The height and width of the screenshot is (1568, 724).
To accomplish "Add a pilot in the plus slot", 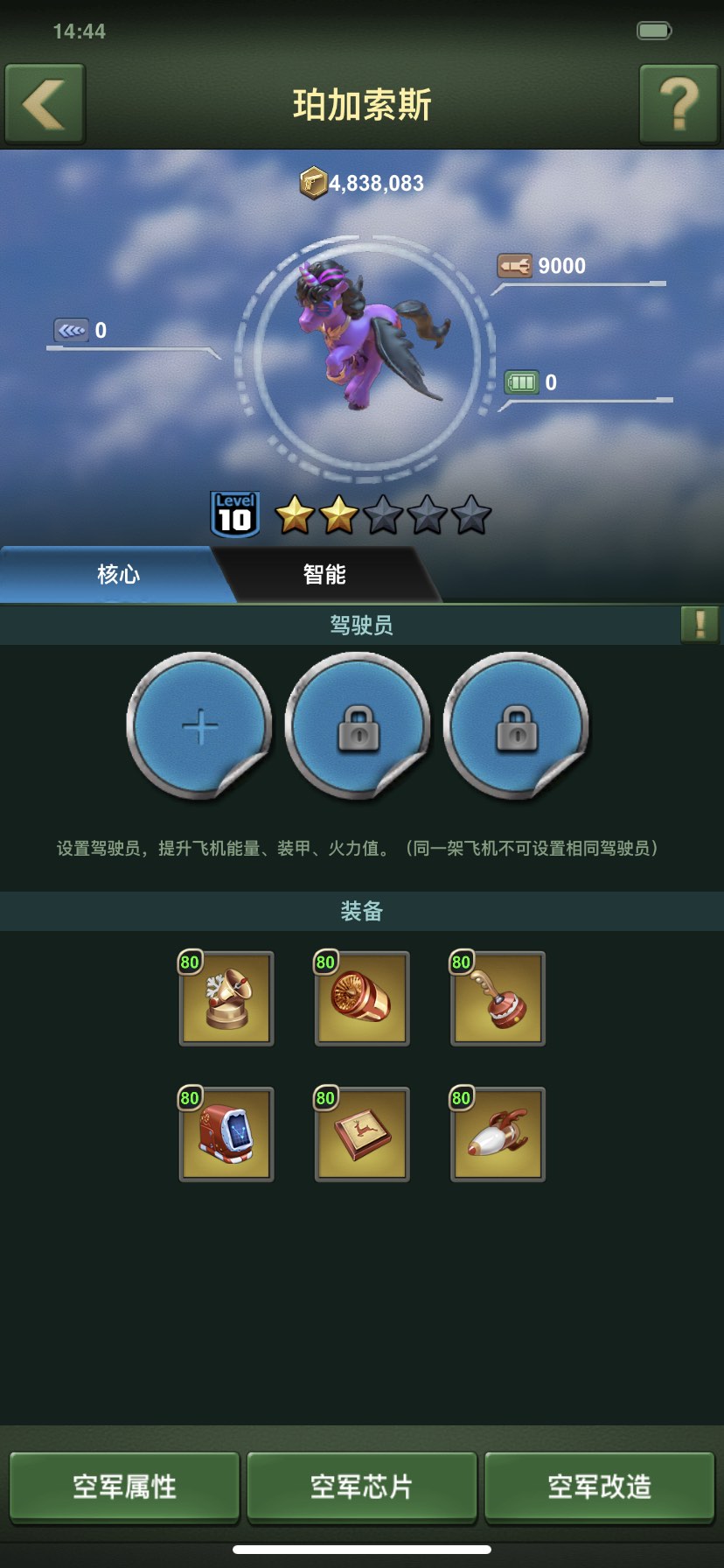I will click(x=200, y=726).
